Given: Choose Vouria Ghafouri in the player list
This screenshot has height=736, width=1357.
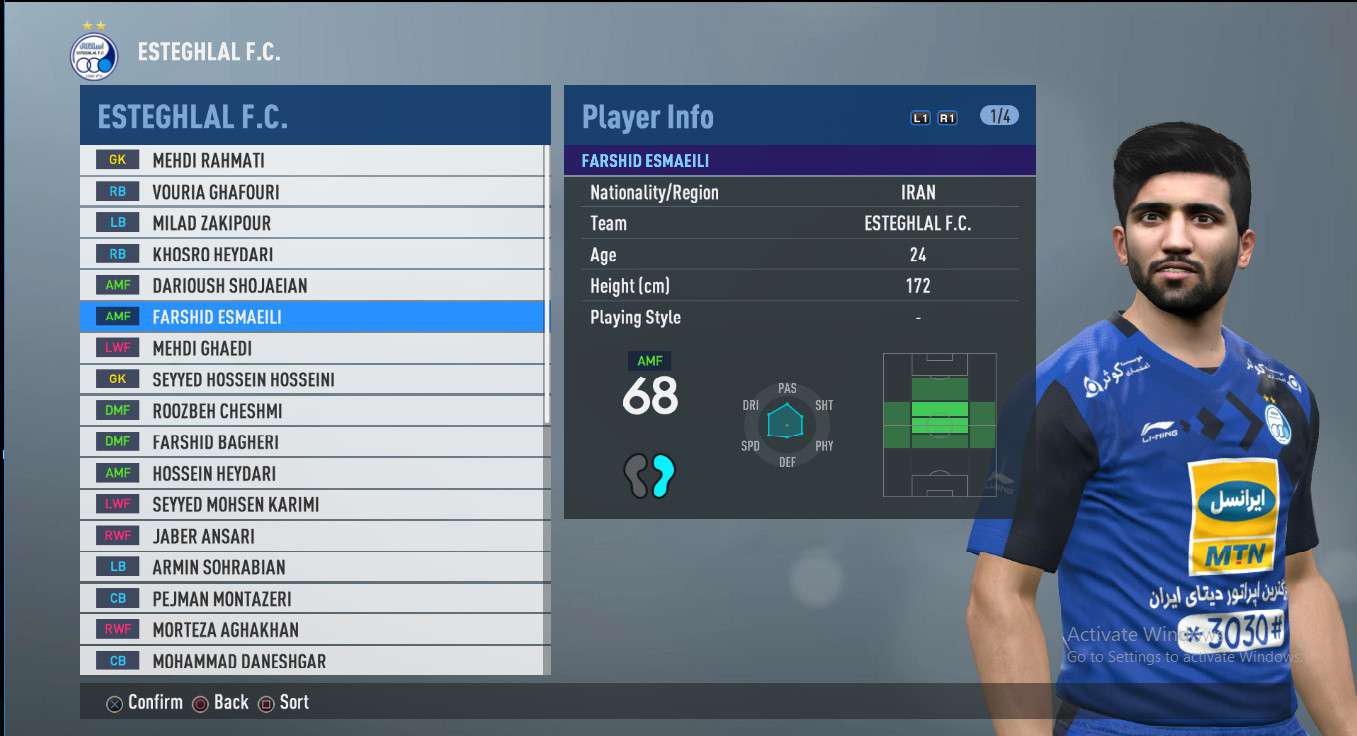Looking at the screenshot, I should [x=312, y=191].
